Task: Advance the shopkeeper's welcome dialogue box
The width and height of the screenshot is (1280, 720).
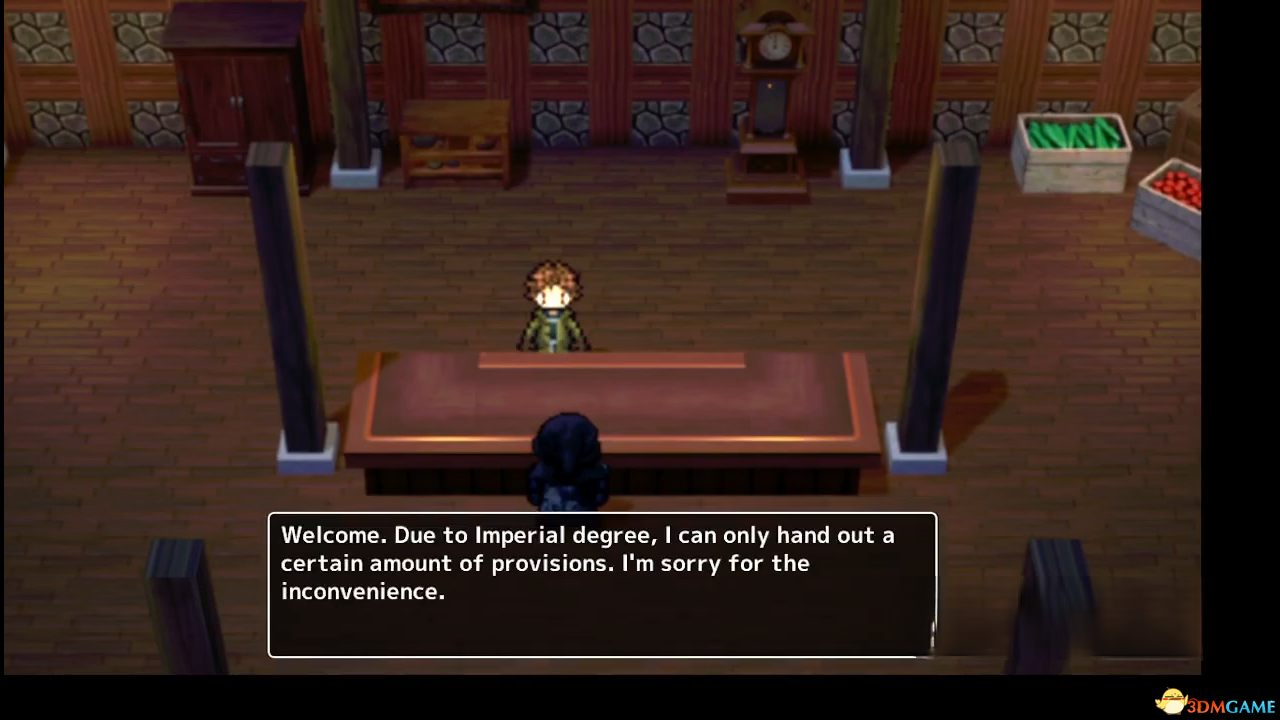Action: 602,585
